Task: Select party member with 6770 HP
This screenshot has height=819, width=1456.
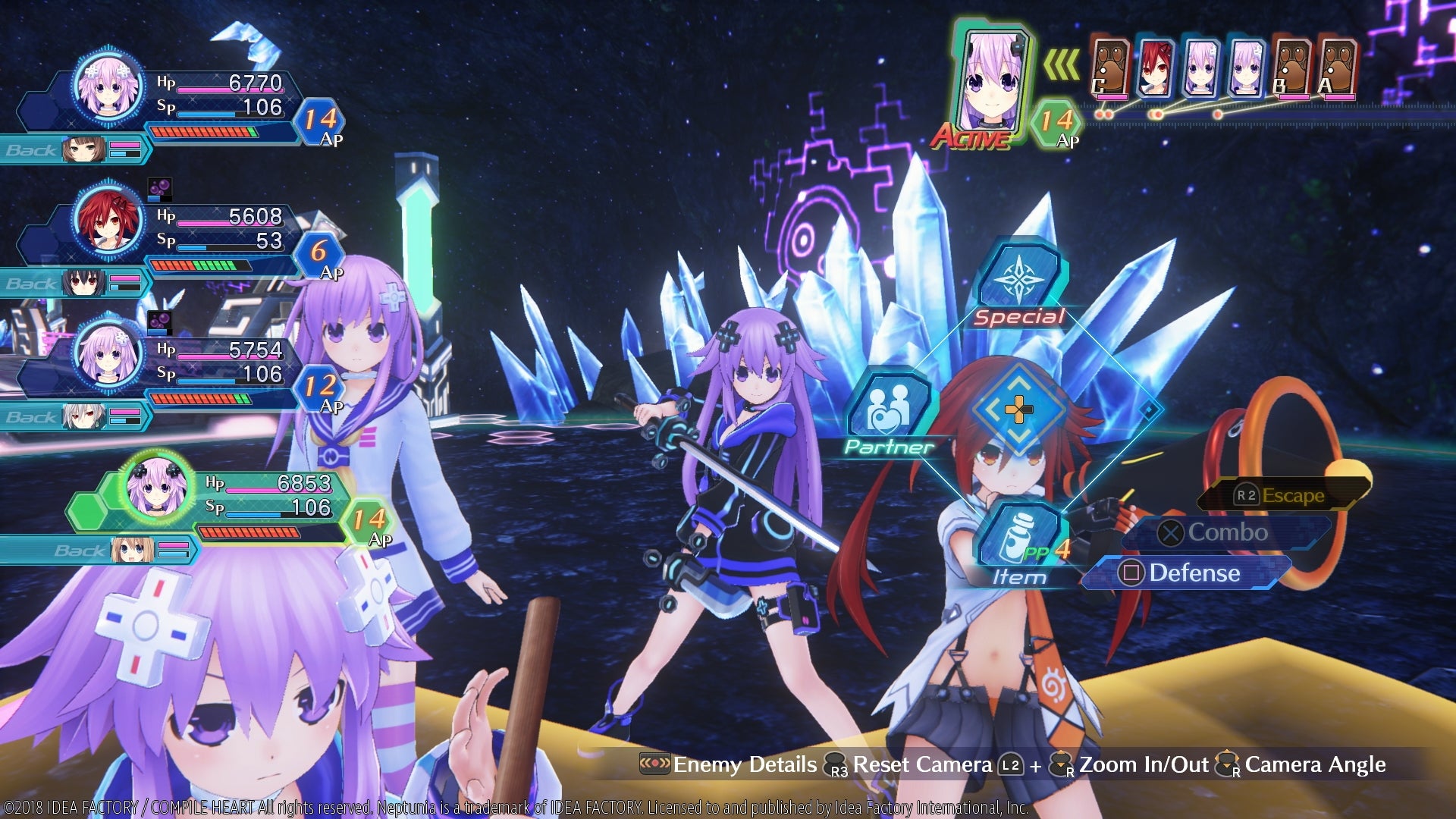Action: point(108,86)
